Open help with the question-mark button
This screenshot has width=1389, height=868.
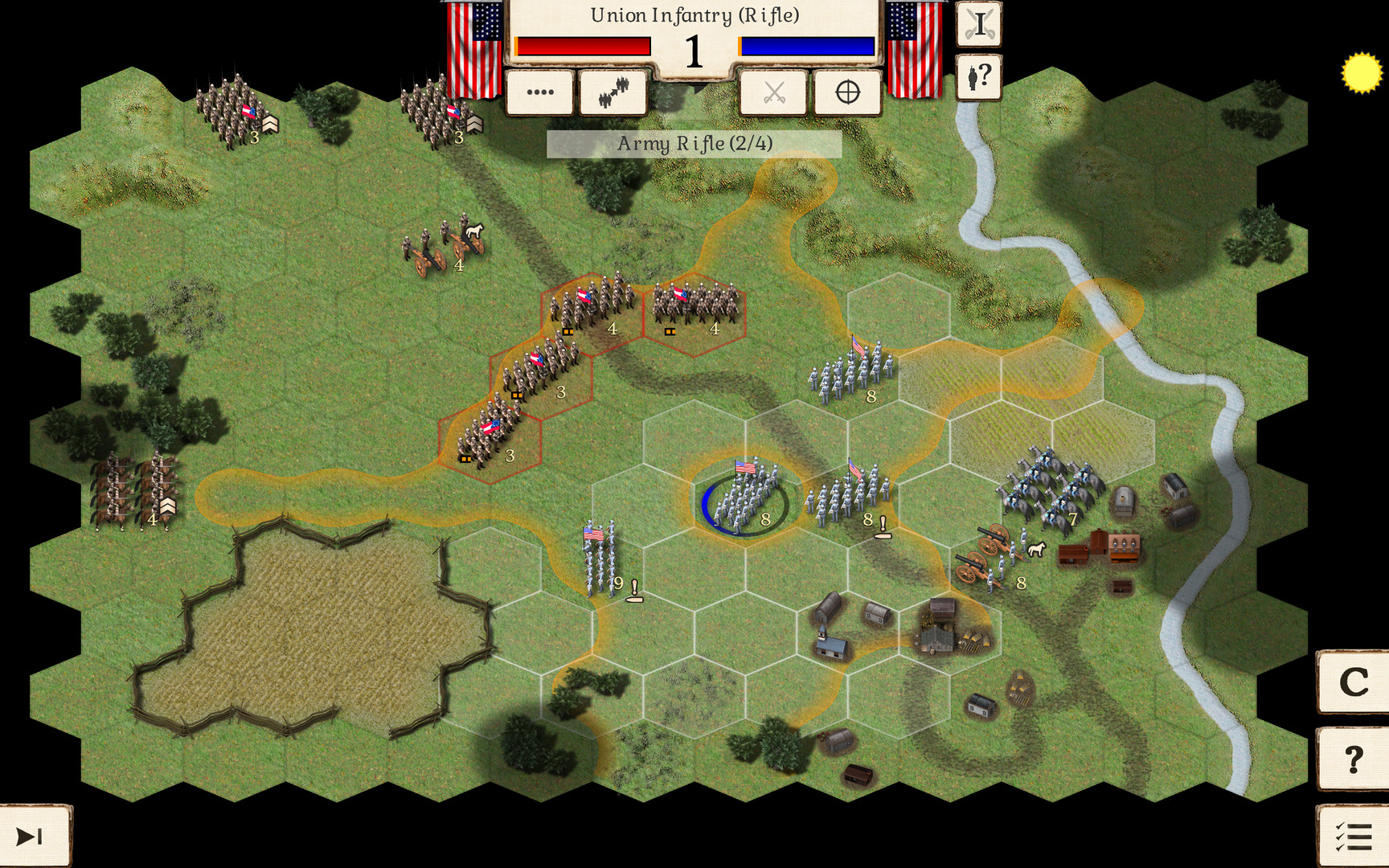[1354, 759]
